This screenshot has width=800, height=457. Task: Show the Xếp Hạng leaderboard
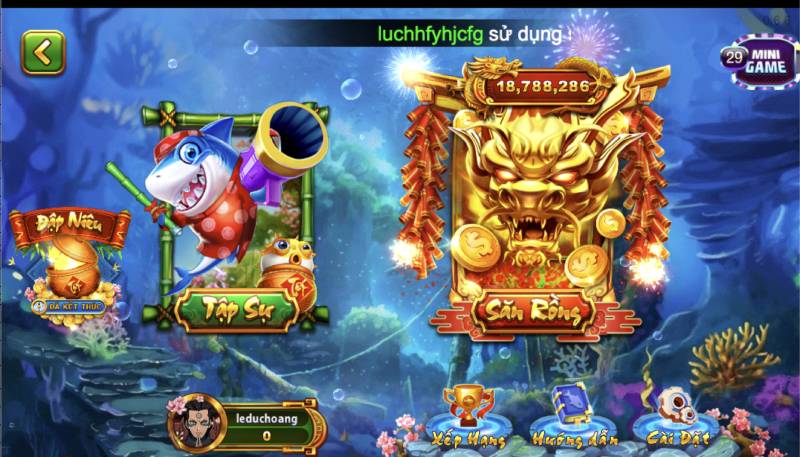468,417
